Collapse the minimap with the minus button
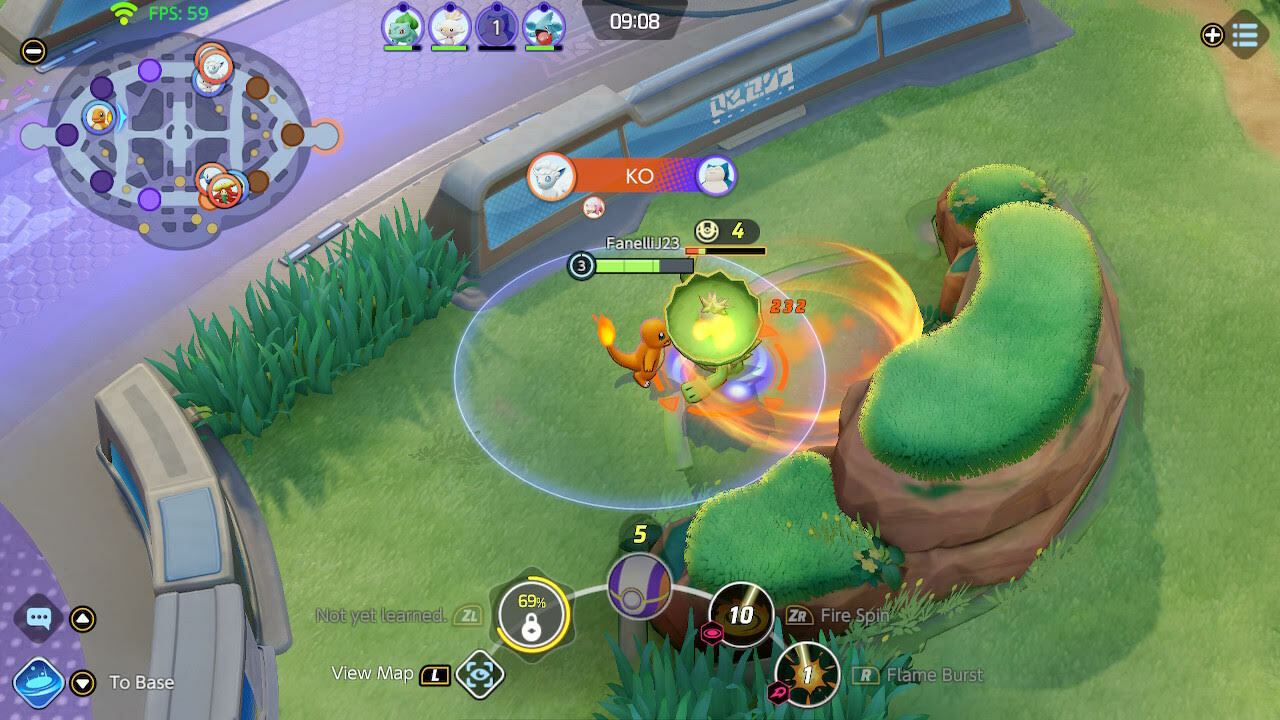Screen dimensions: 1280x720 click(34, 51)
